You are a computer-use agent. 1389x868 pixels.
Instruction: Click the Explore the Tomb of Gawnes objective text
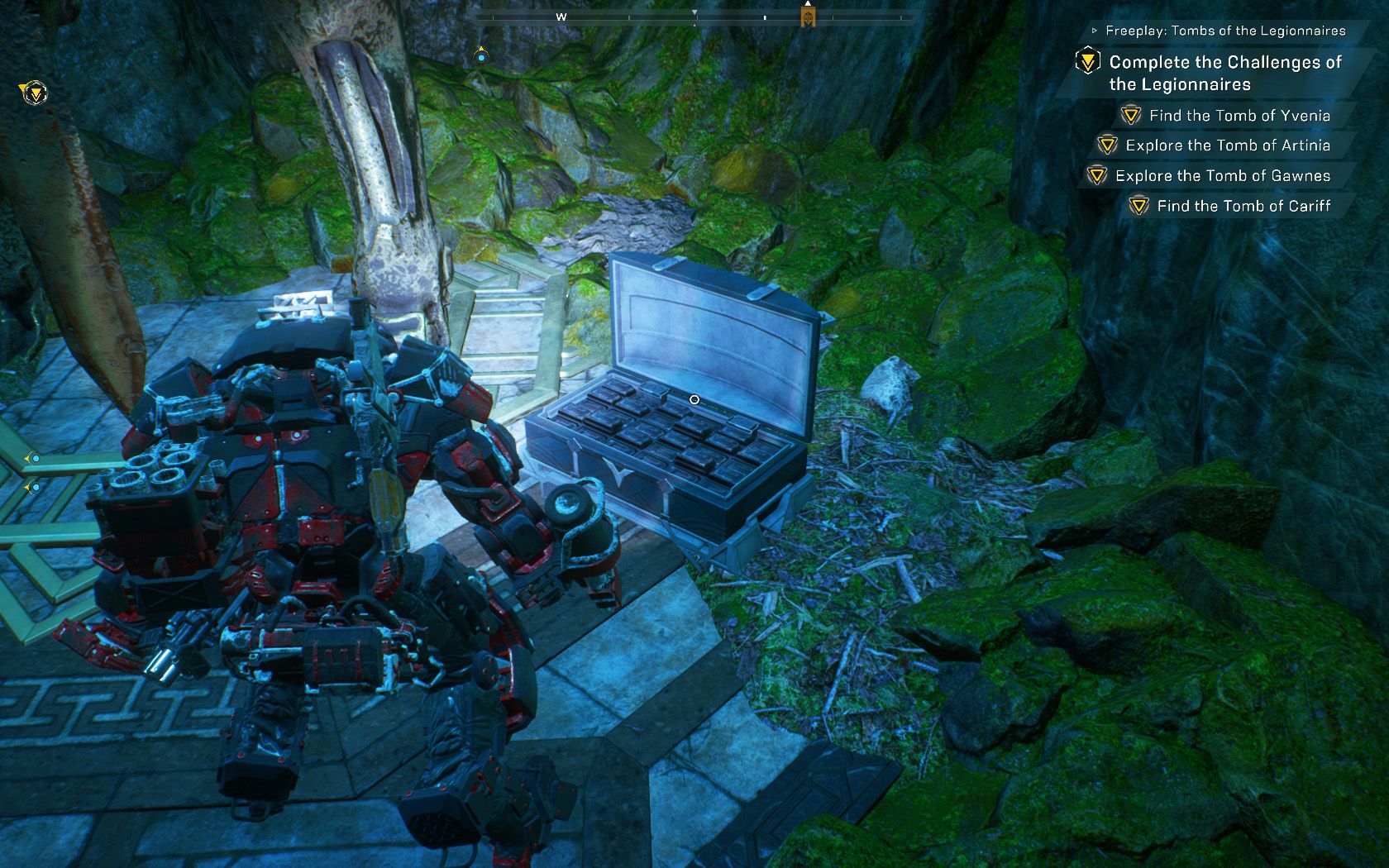coord(1222,175)
